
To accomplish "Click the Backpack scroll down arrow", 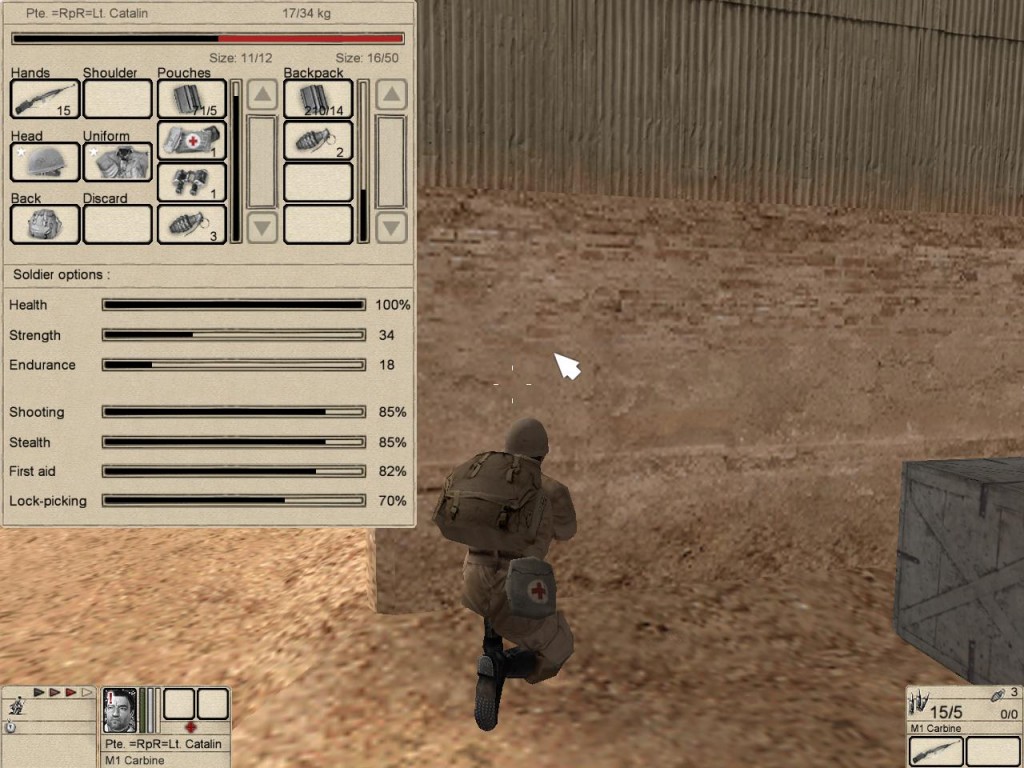I will tap(391, 227).
